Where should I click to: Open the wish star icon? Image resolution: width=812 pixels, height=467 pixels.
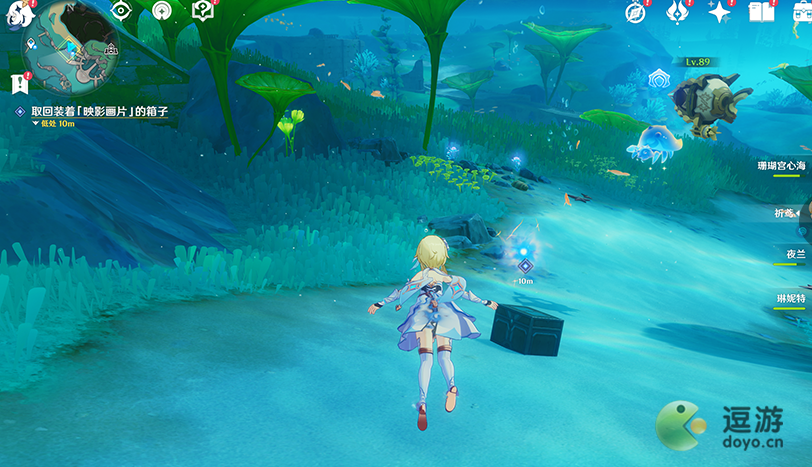tap(718, 12)
